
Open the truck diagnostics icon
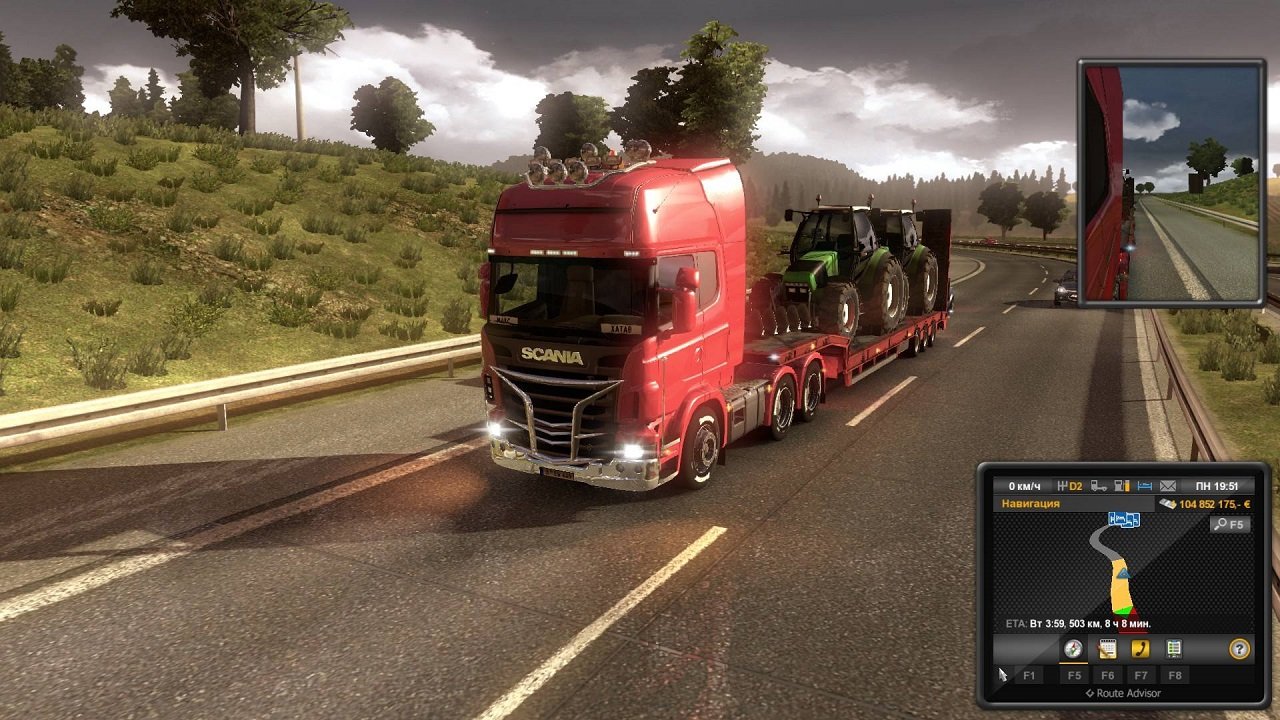pyautogui.click(x=1098, y=486)
